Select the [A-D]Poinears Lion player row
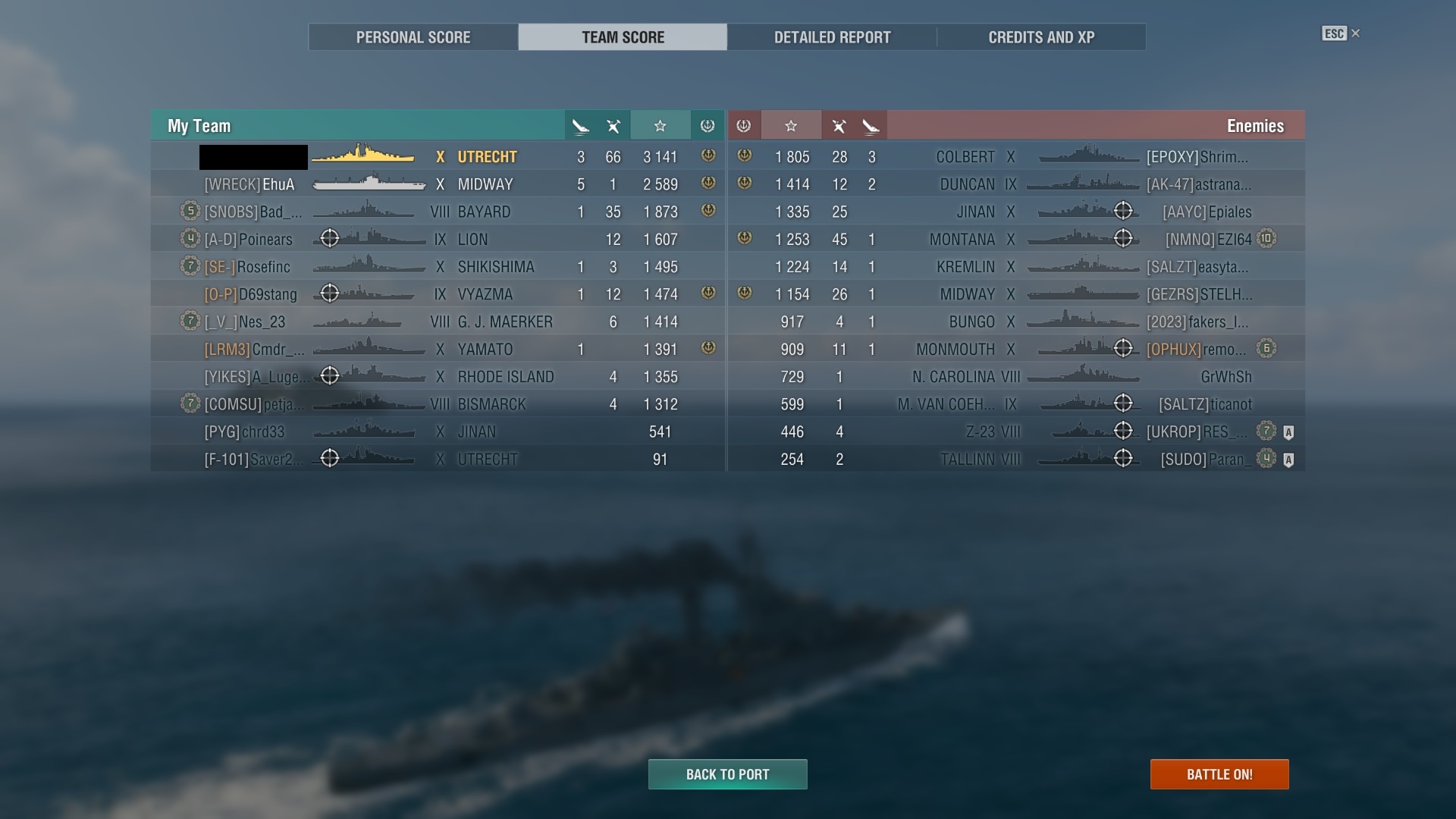Viewport: 1456px width, 819px height. pos(438,240)
